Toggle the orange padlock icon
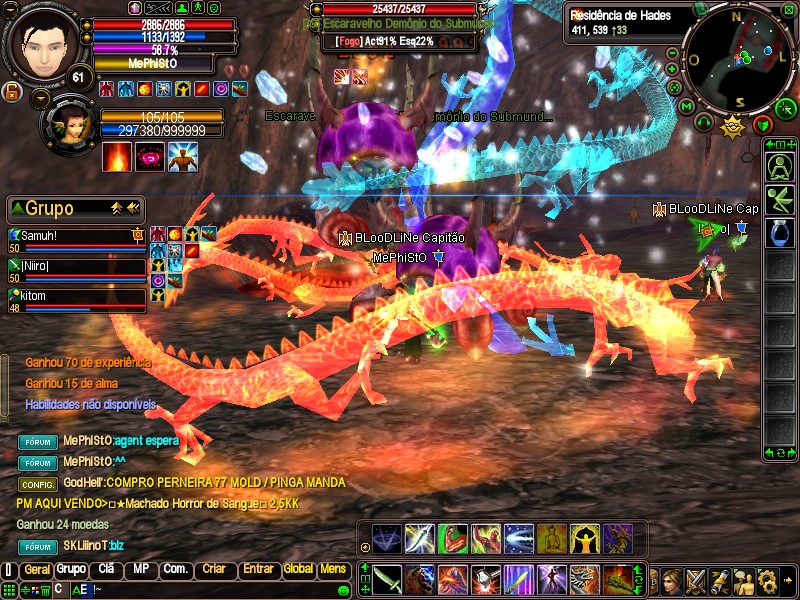Viewport: 800px width, 600px height. click(x=13, y=92)
